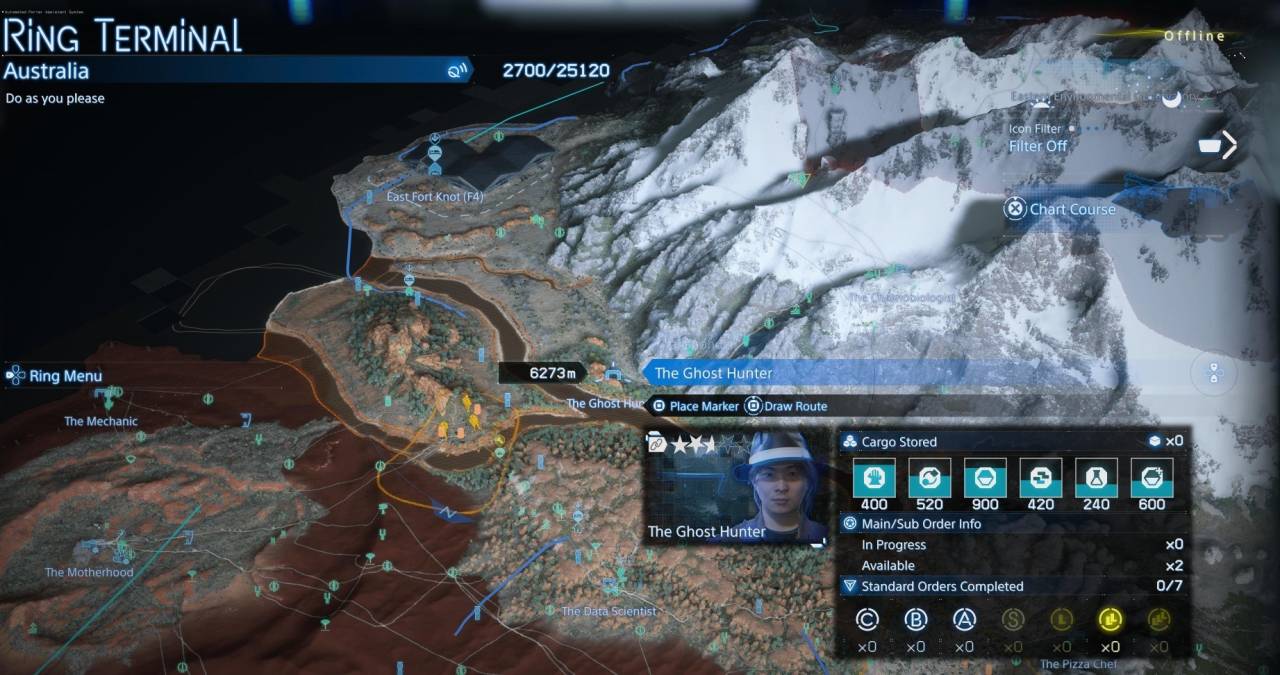Choose Place Marker on the map
Screen dimensions: 1280x675
tap(695, 406)
